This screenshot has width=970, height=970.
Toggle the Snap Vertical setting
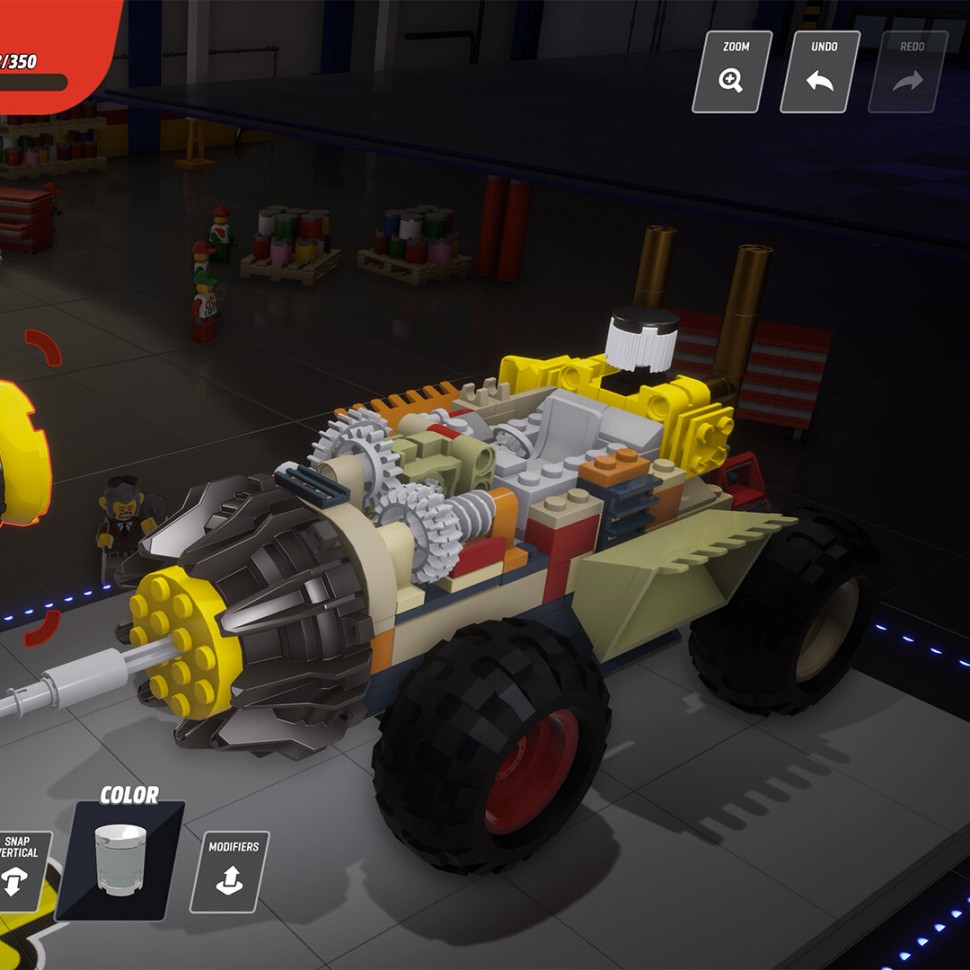20,870
